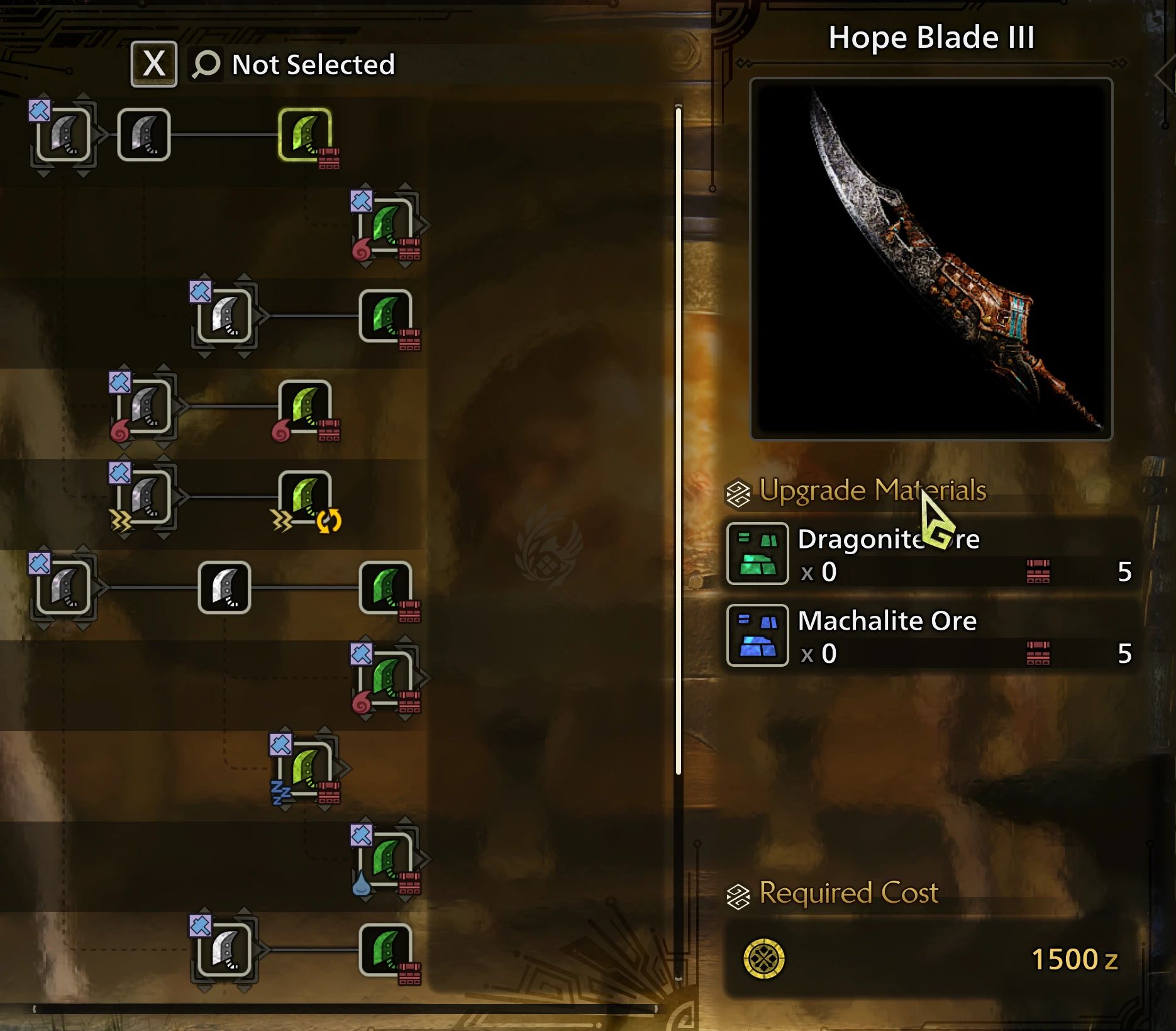This screenshot has width=1176, height=1031.
Task: Select the sleep-element weapon node with Zzz icon
Action: [306, 768]
